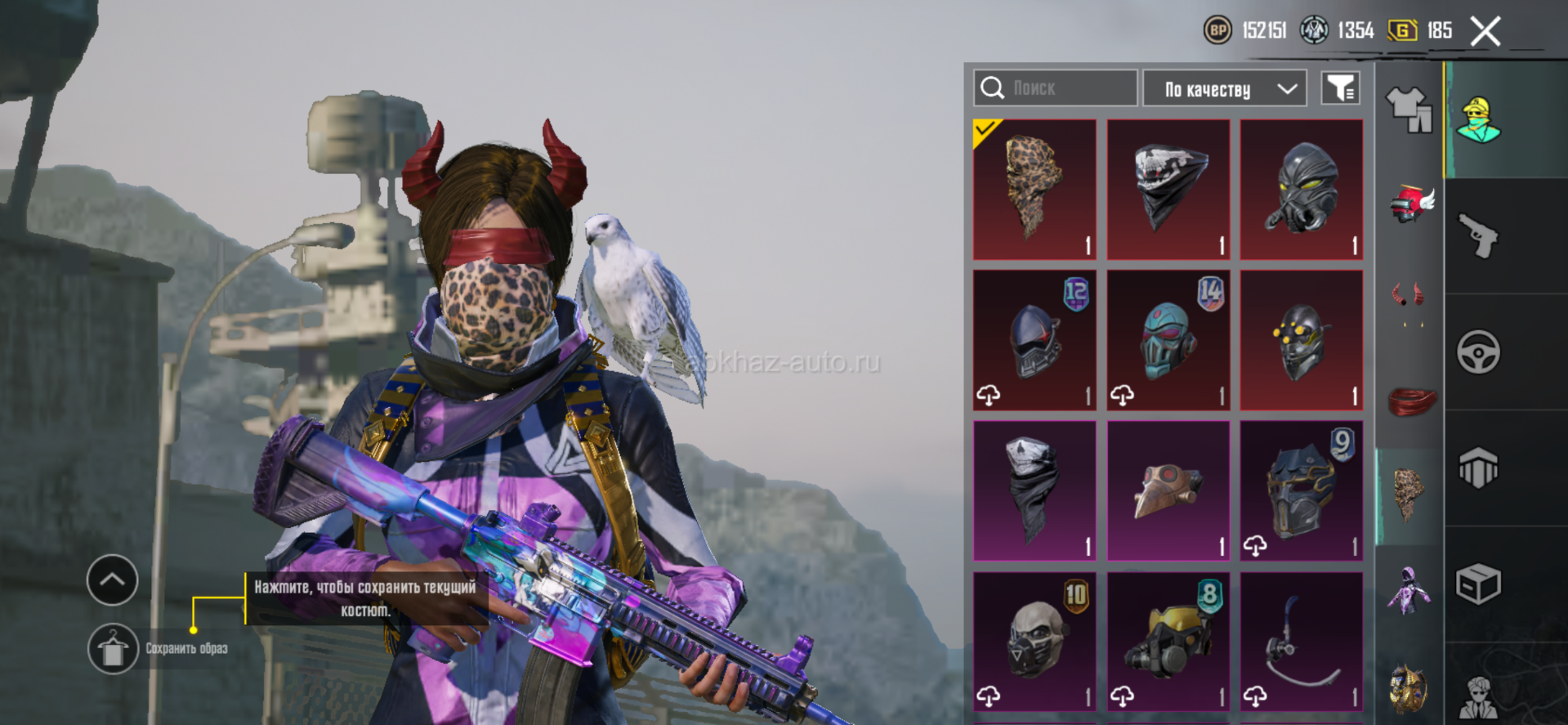Select the dark helmet with level 12 badge

click(1034, 340)
